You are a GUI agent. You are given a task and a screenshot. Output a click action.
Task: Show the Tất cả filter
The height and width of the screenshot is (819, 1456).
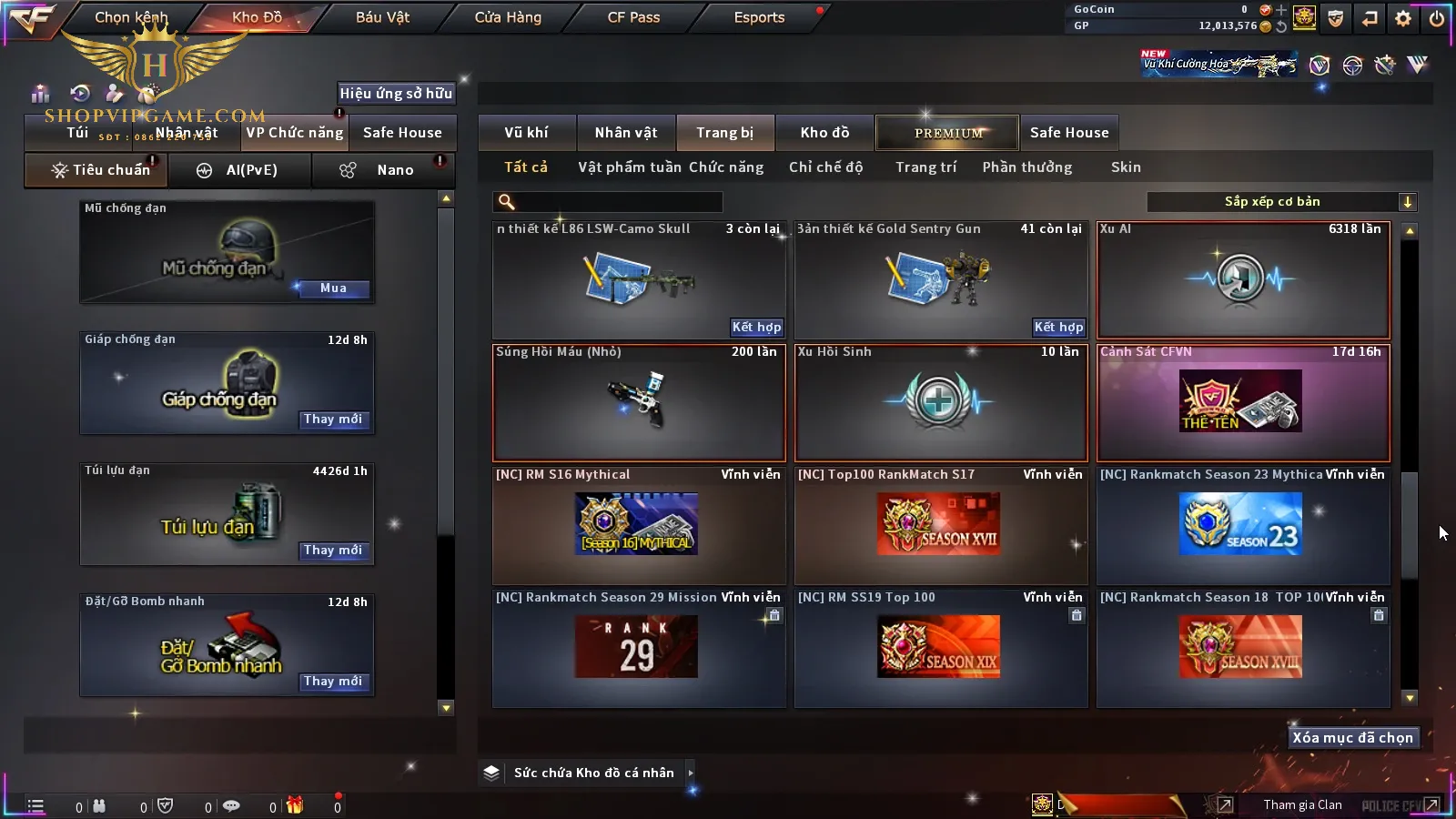(x=526, y=167)
